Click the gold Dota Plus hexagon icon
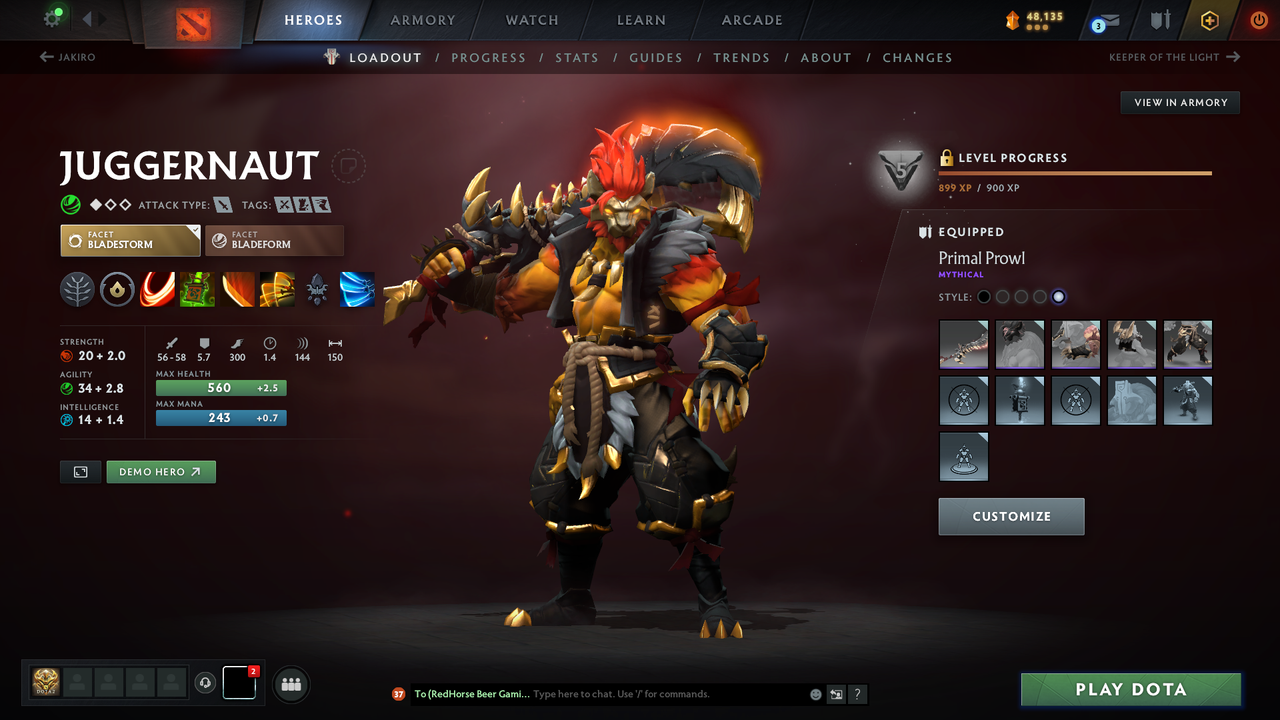The height and width of the screenshot is (720, 1280). (x=1209, y=20)
